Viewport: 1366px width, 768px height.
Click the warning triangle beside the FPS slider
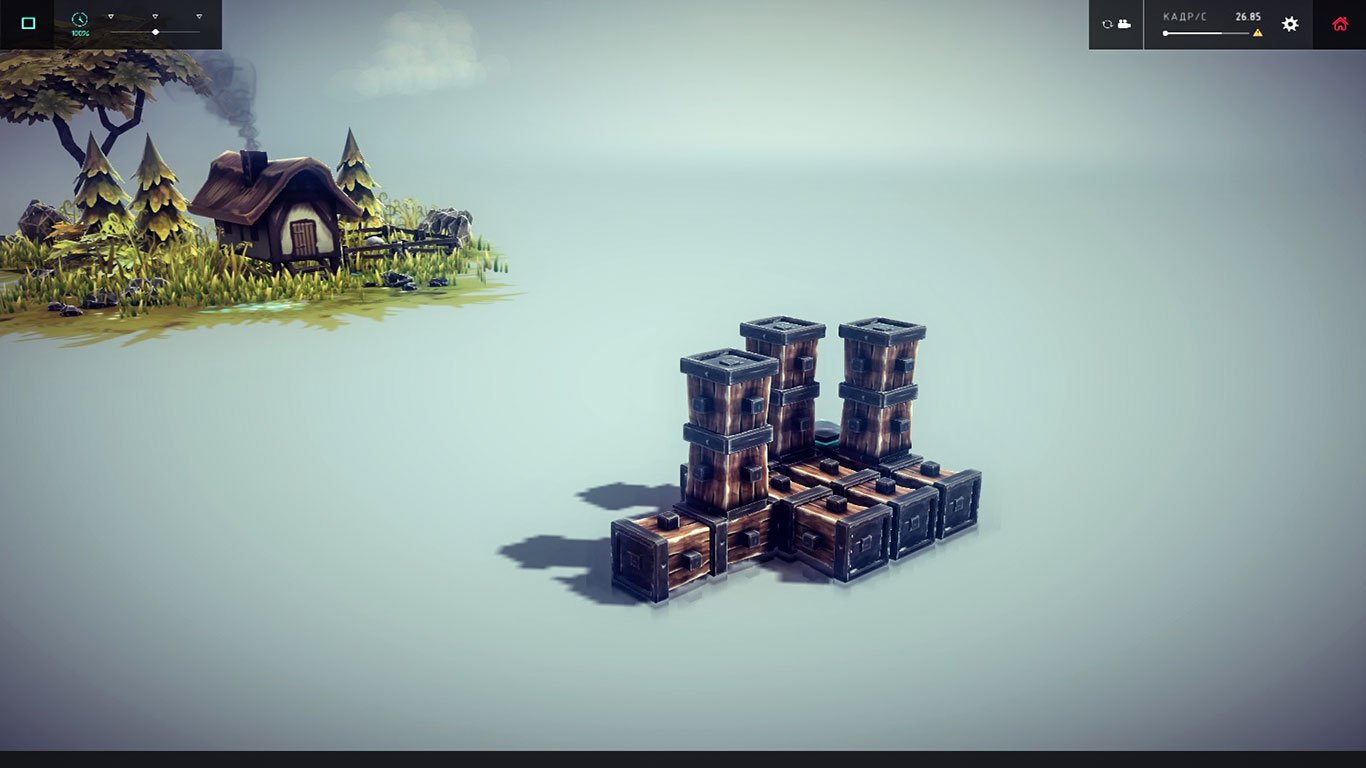(x=1258, y=32)
